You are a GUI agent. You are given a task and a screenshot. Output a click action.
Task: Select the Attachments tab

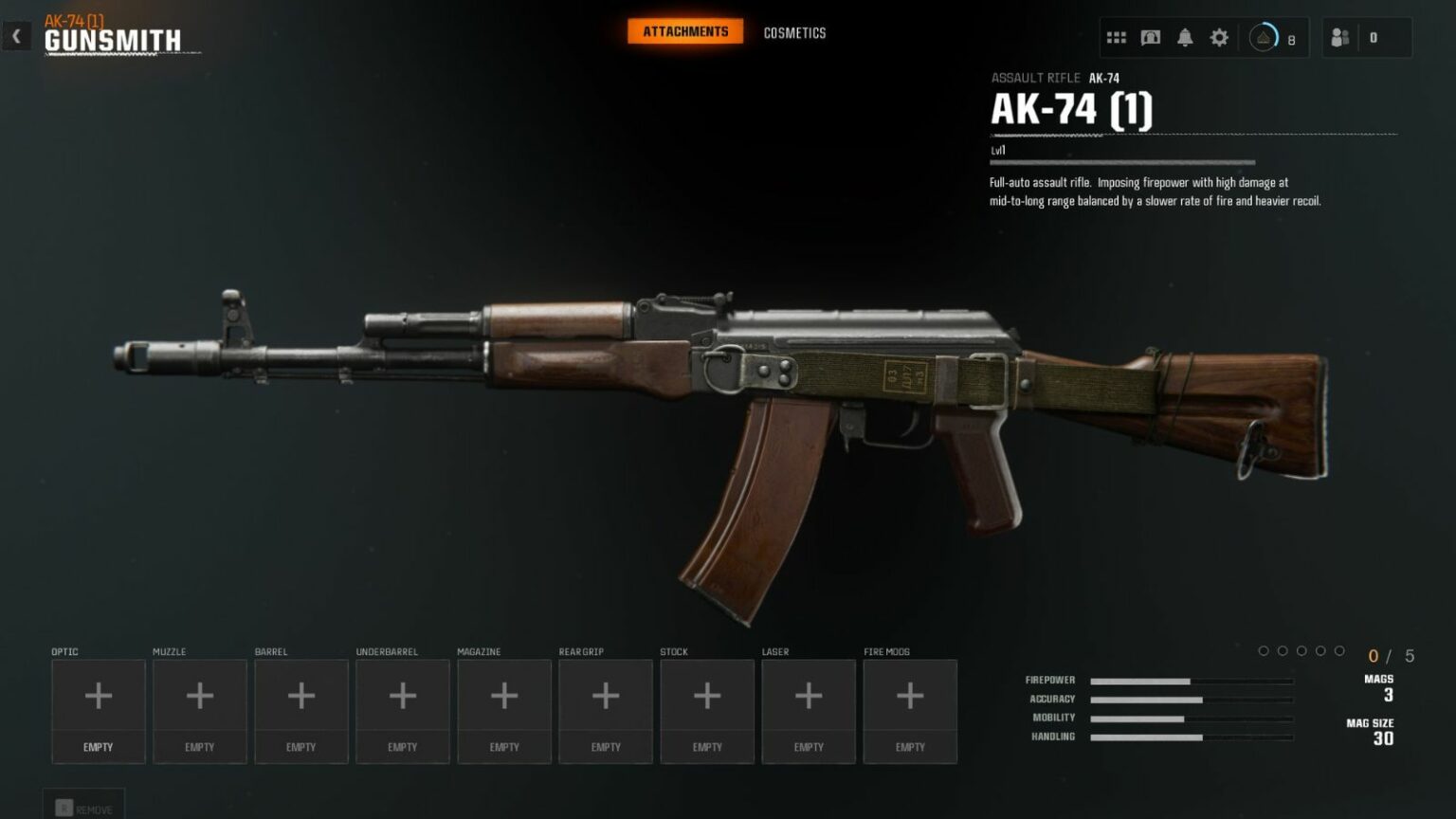(685, 30)
